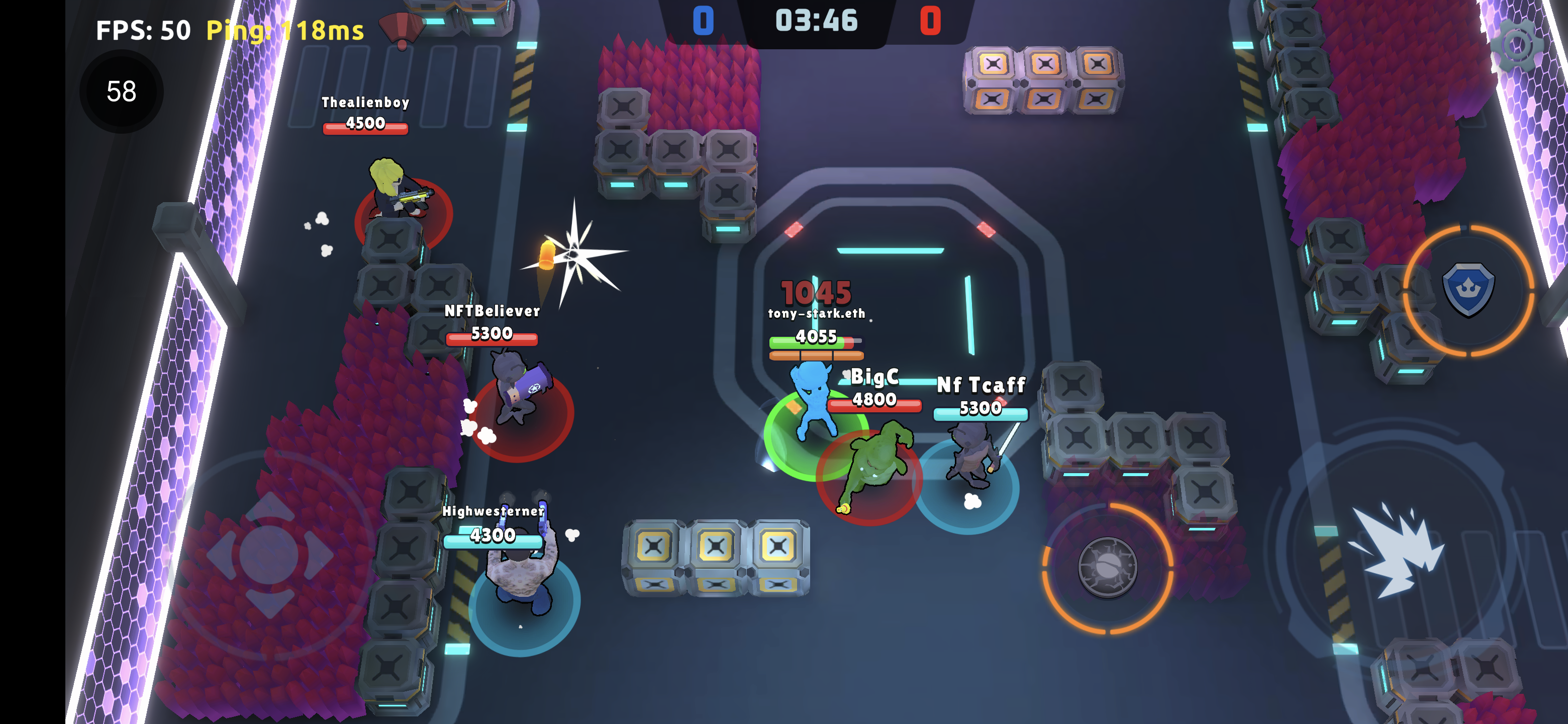
Task: Tap the black 58 counter circle
Action: 121,89
